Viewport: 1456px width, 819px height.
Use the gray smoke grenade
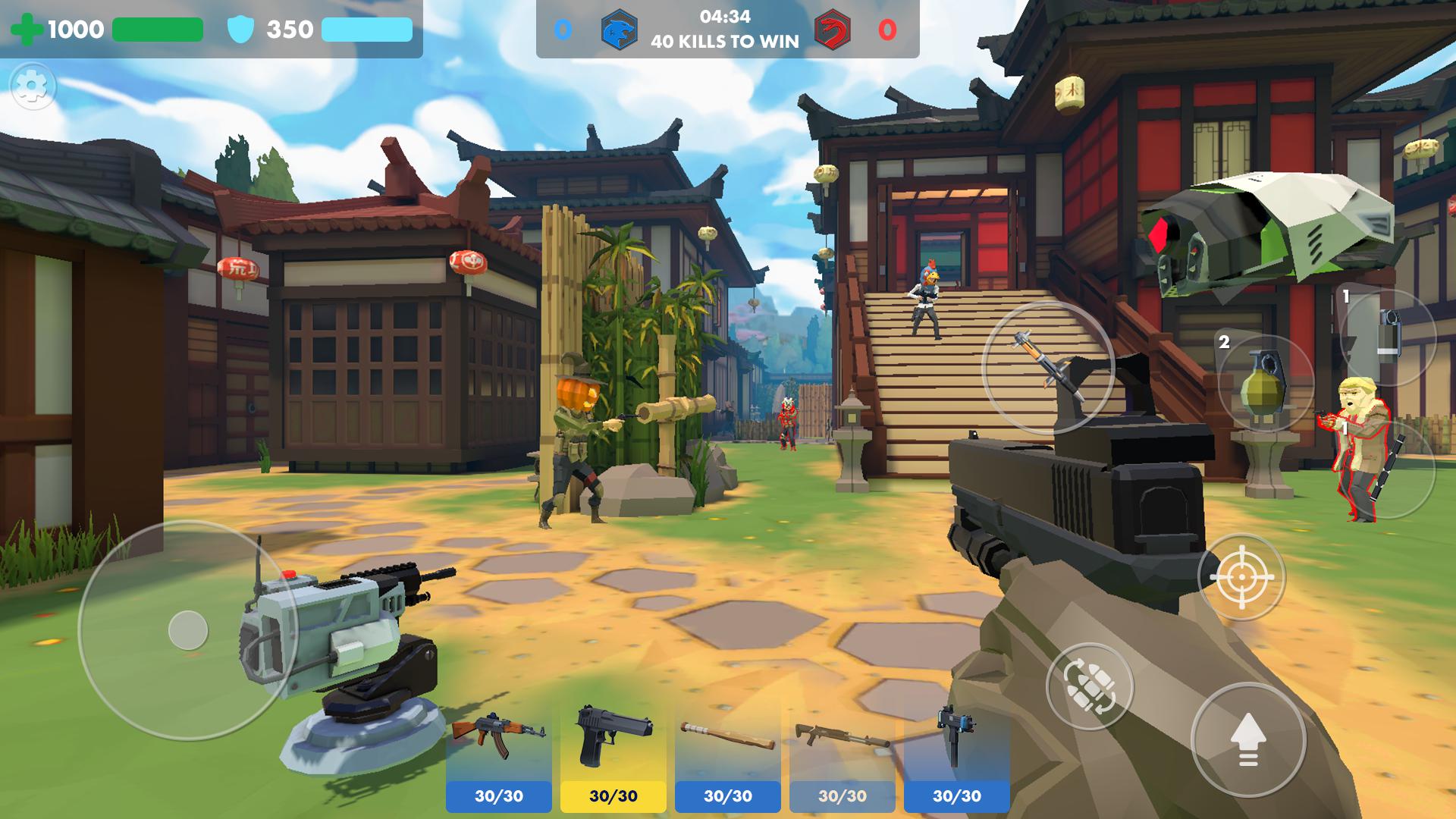point(1388,337)
